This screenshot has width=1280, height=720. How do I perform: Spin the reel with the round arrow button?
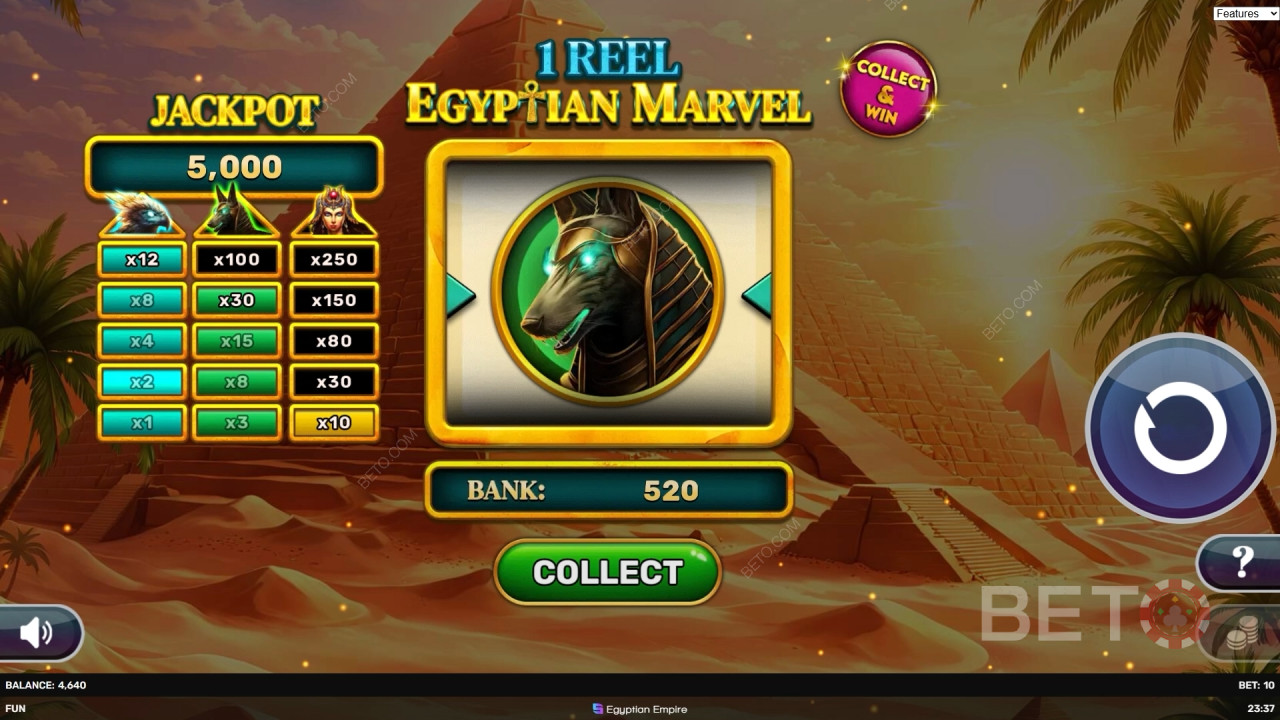point(1180,428)
